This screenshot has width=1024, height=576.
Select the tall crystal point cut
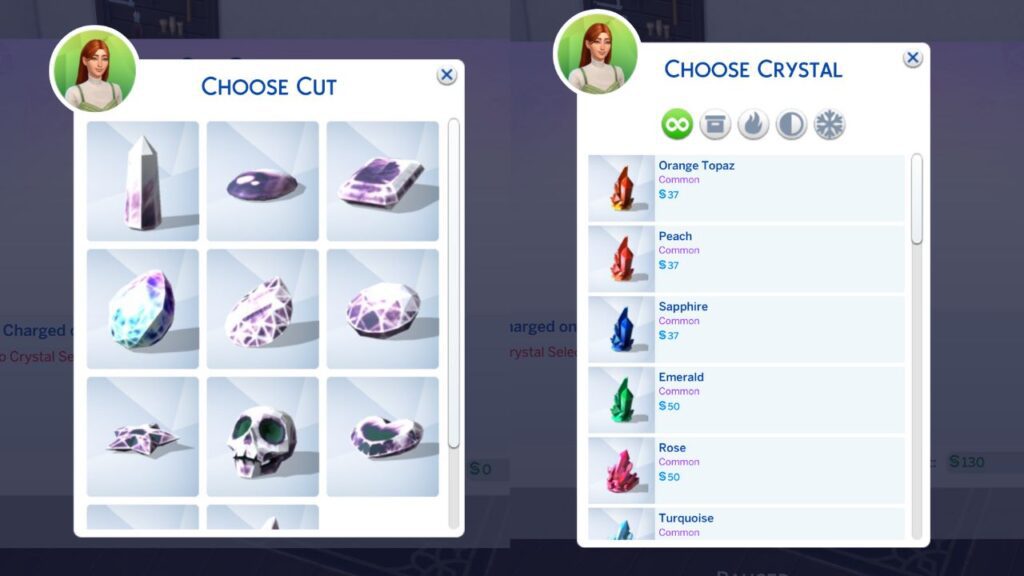143,181
